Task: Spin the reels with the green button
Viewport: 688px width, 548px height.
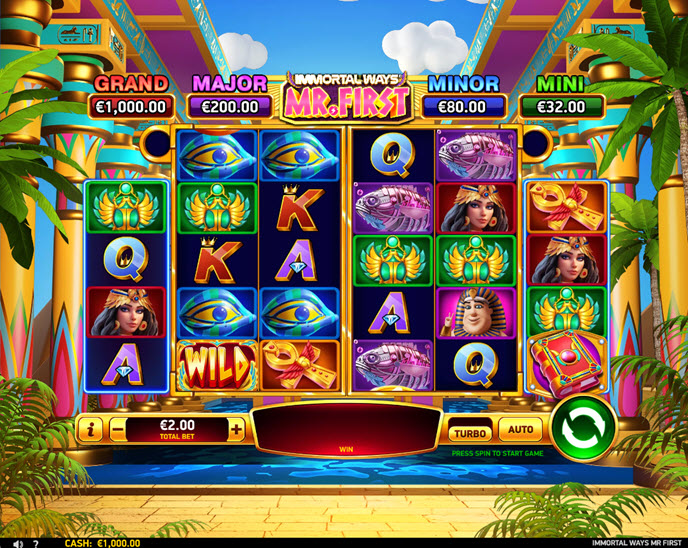Action: (x=581, y=430)
